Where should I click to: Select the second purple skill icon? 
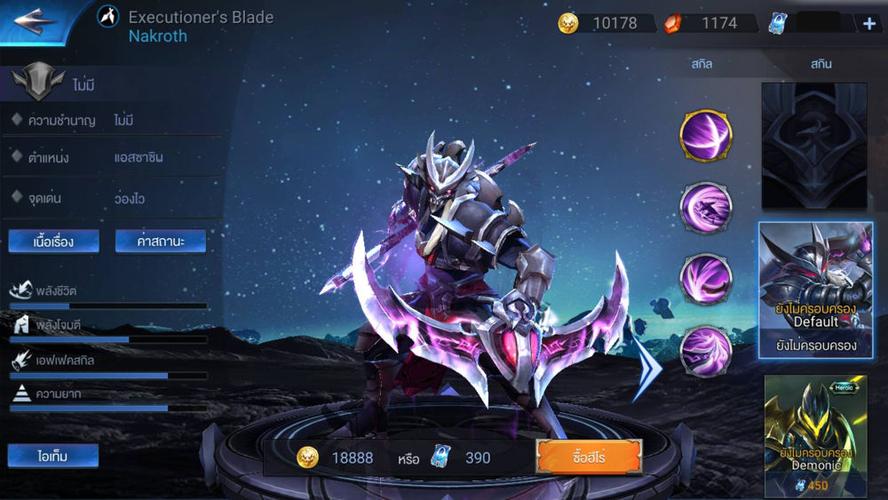tap(706, 207)
